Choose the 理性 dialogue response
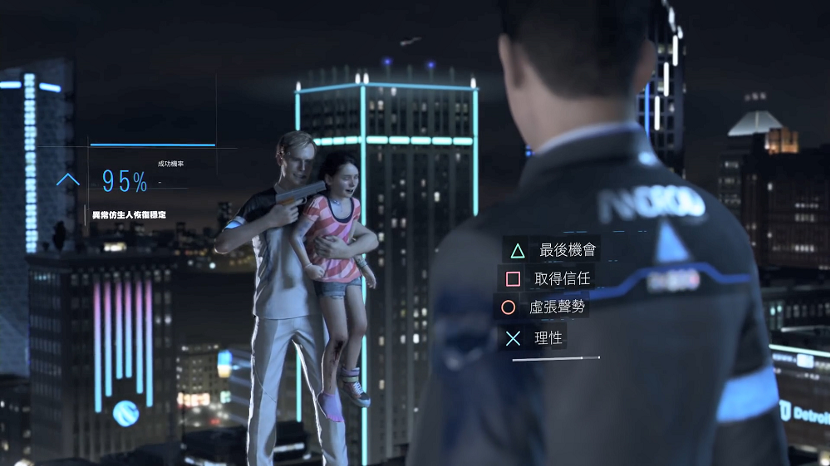The width and height of the screenshot is (830, 466). pyautogui.click(x=549, y=337)
